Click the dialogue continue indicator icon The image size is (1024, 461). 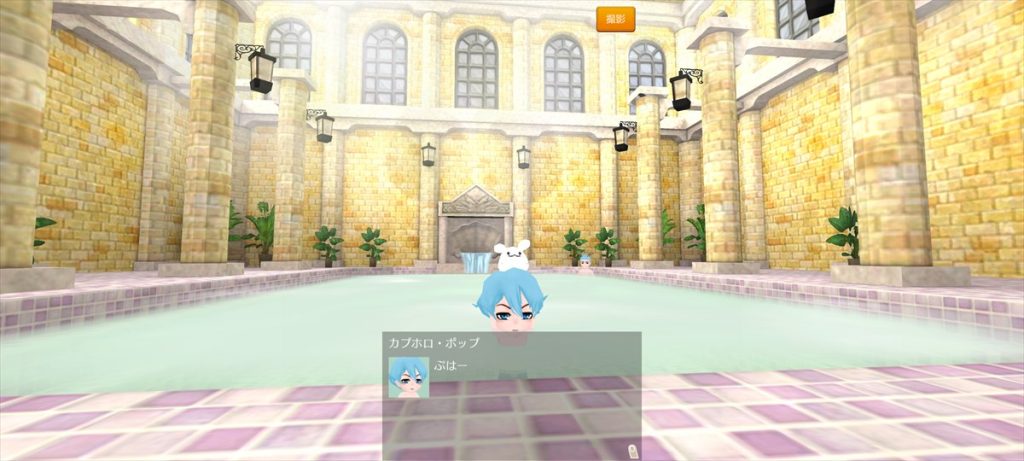point(631,450)
